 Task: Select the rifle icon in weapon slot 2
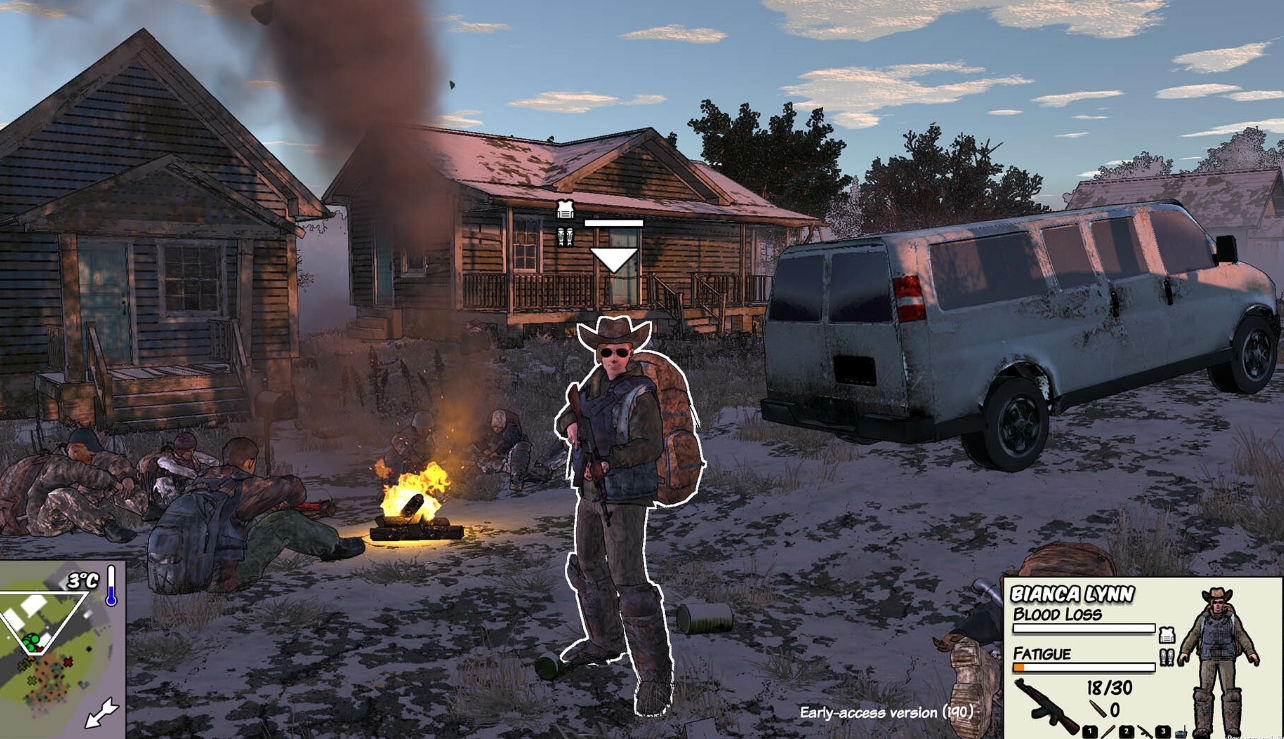pyautogui.click(x=1144, y=732)
